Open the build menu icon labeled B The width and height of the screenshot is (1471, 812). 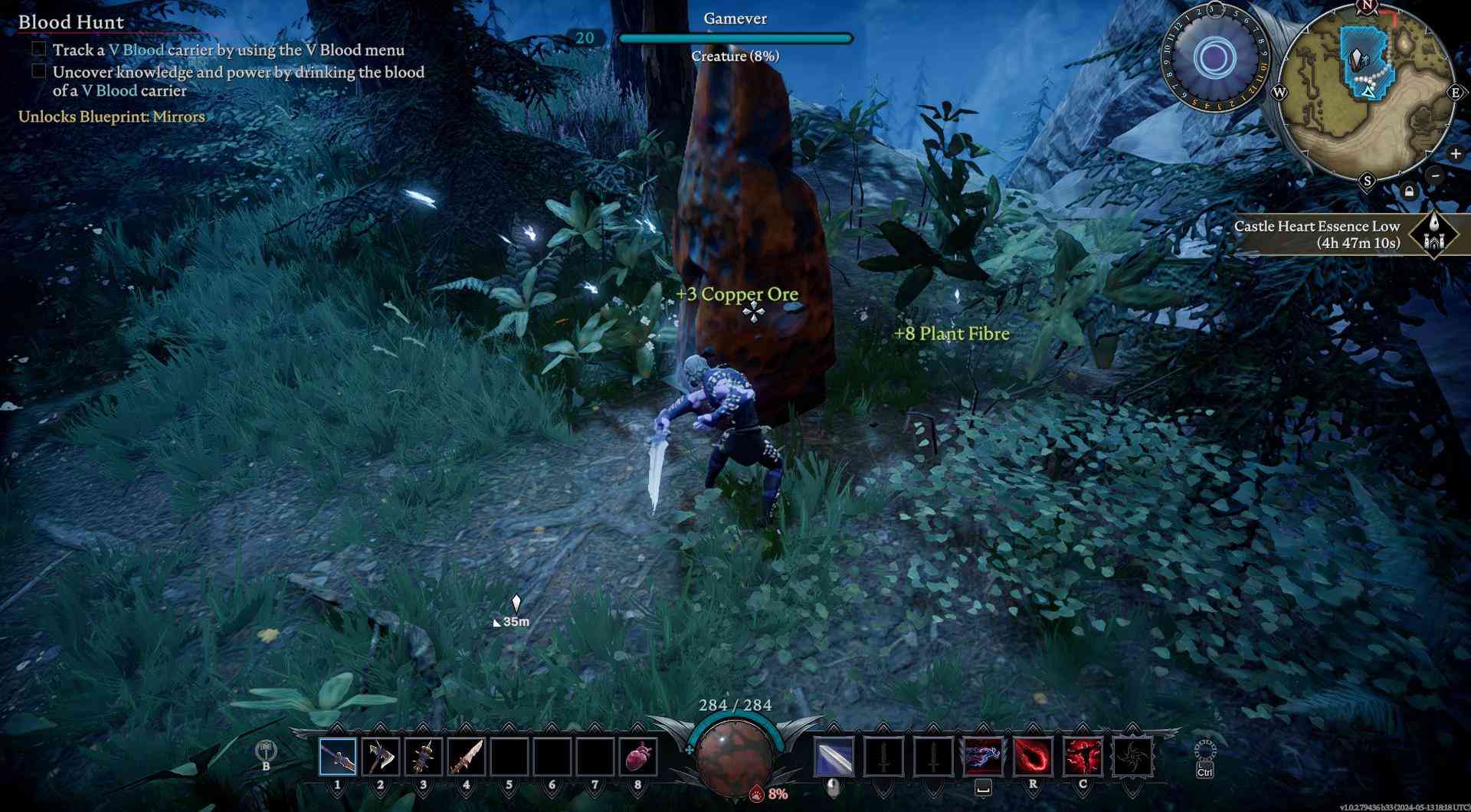click(x=266, y=751)
